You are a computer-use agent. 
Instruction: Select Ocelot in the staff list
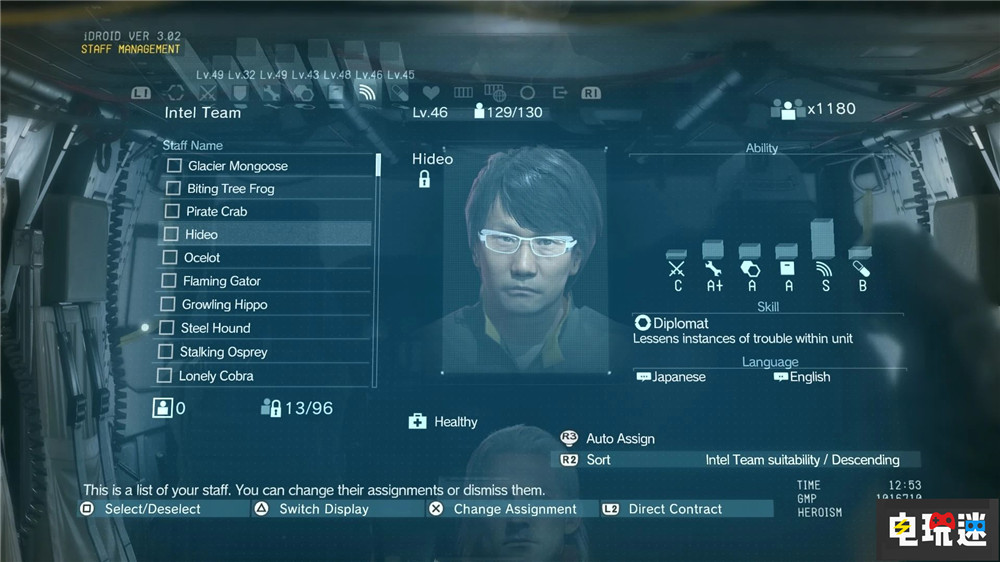click(202, 258)
